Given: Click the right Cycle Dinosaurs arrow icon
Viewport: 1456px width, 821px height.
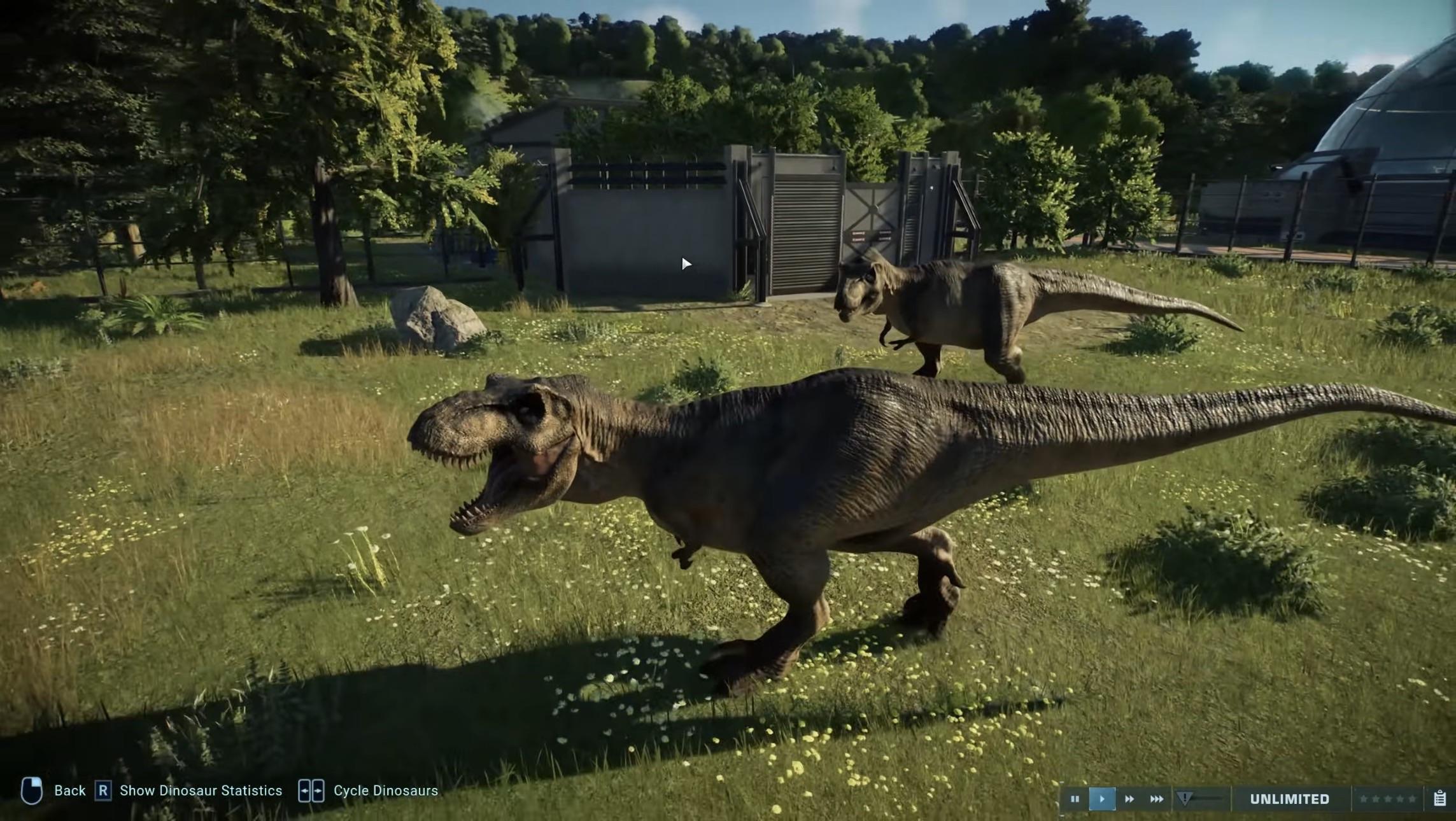Looking at the screenshot, I should 318,790.
